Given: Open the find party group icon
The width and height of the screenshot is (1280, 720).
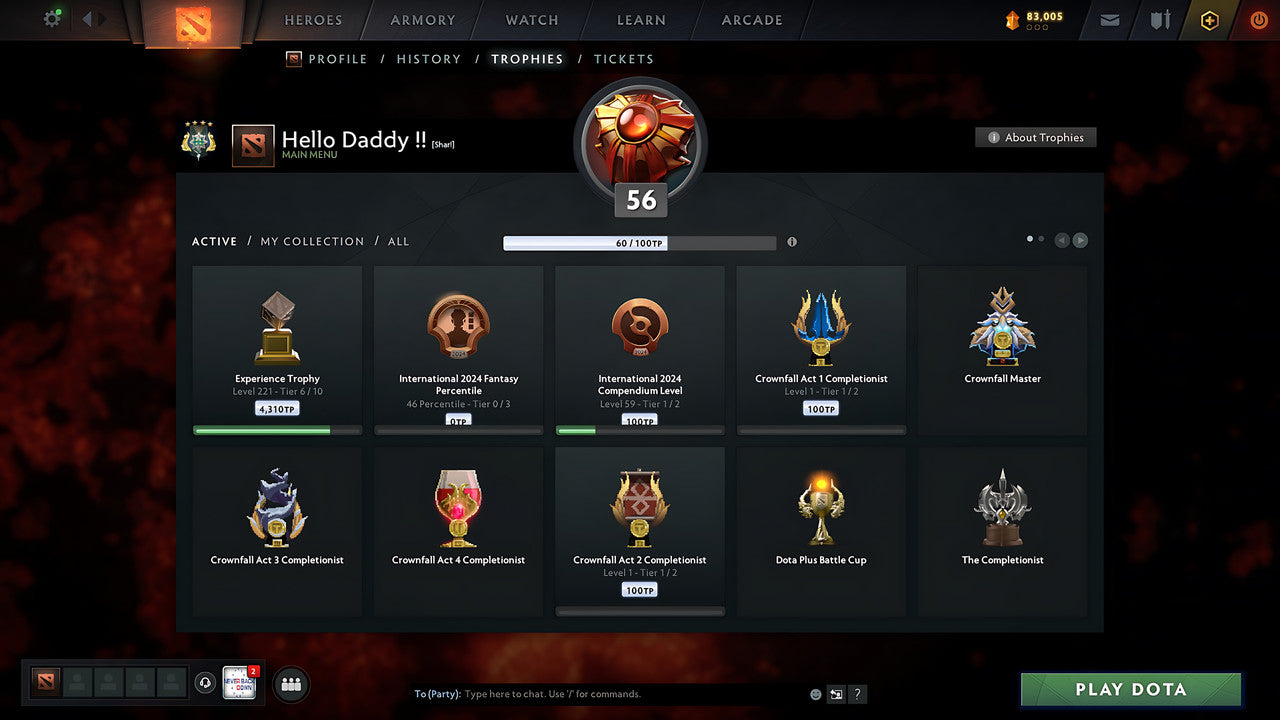Looking at the screenshot, I should 290,684.
